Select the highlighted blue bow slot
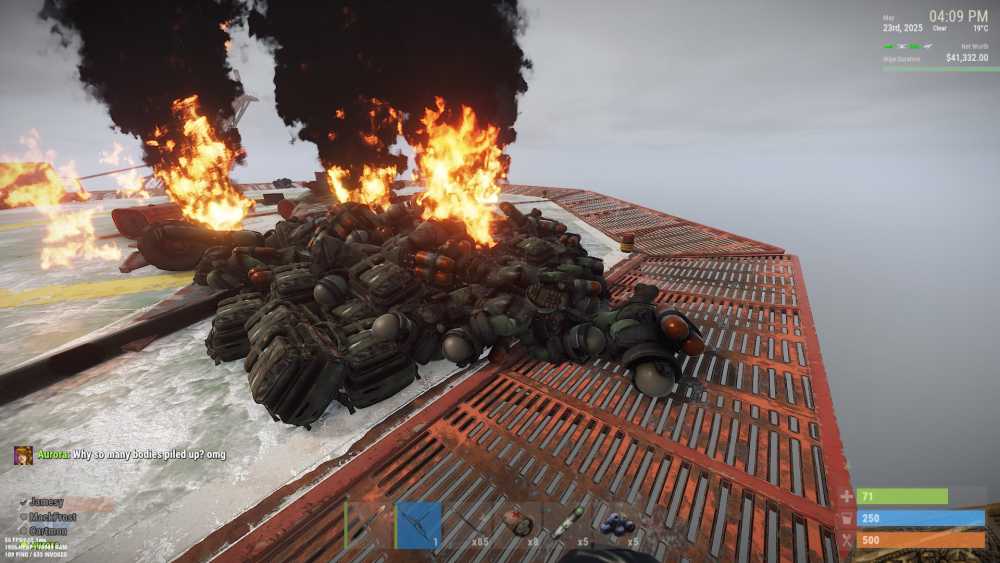 tap(418, 523)
